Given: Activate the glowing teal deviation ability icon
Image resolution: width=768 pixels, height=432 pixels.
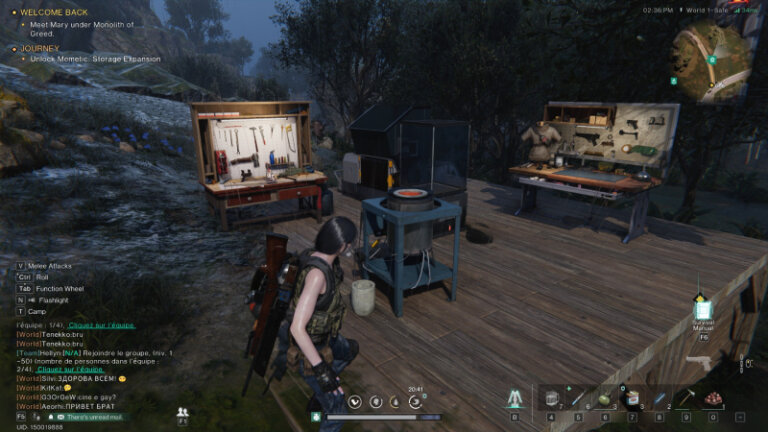Looking at the screenshot, I should (515, 399).
